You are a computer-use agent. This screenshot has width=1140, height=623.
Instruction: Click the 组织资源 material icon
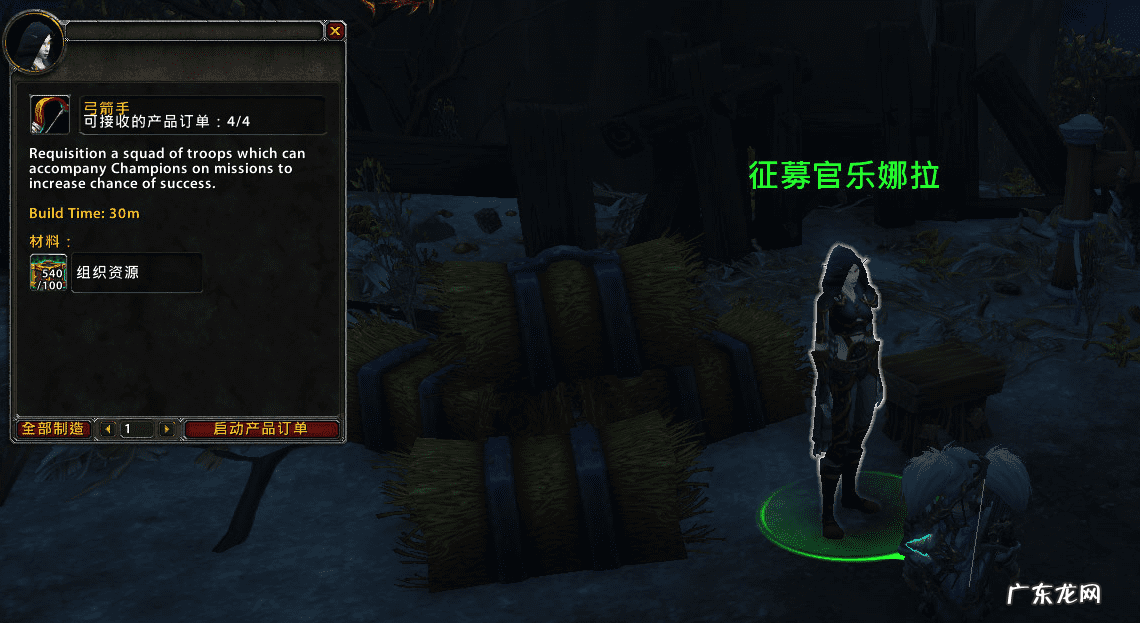[49, 272]
